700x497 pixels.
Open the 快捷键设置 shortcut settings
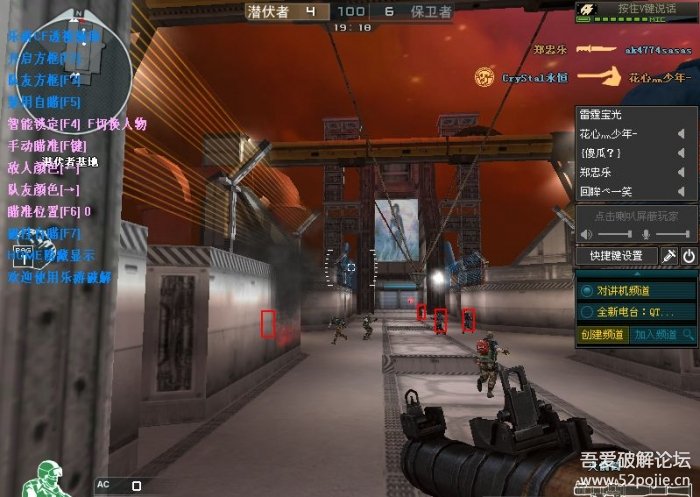(615, 256)
